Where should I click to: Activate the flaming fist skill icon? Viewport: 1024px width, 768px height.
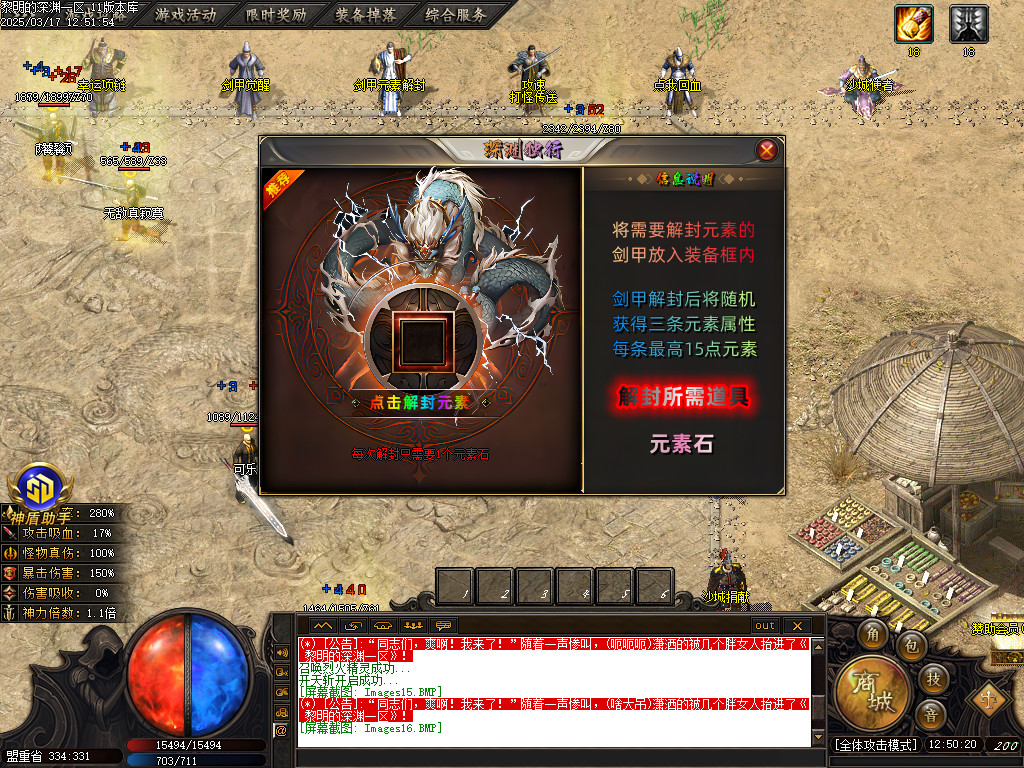pyautogui.click(x=914, y=24)
